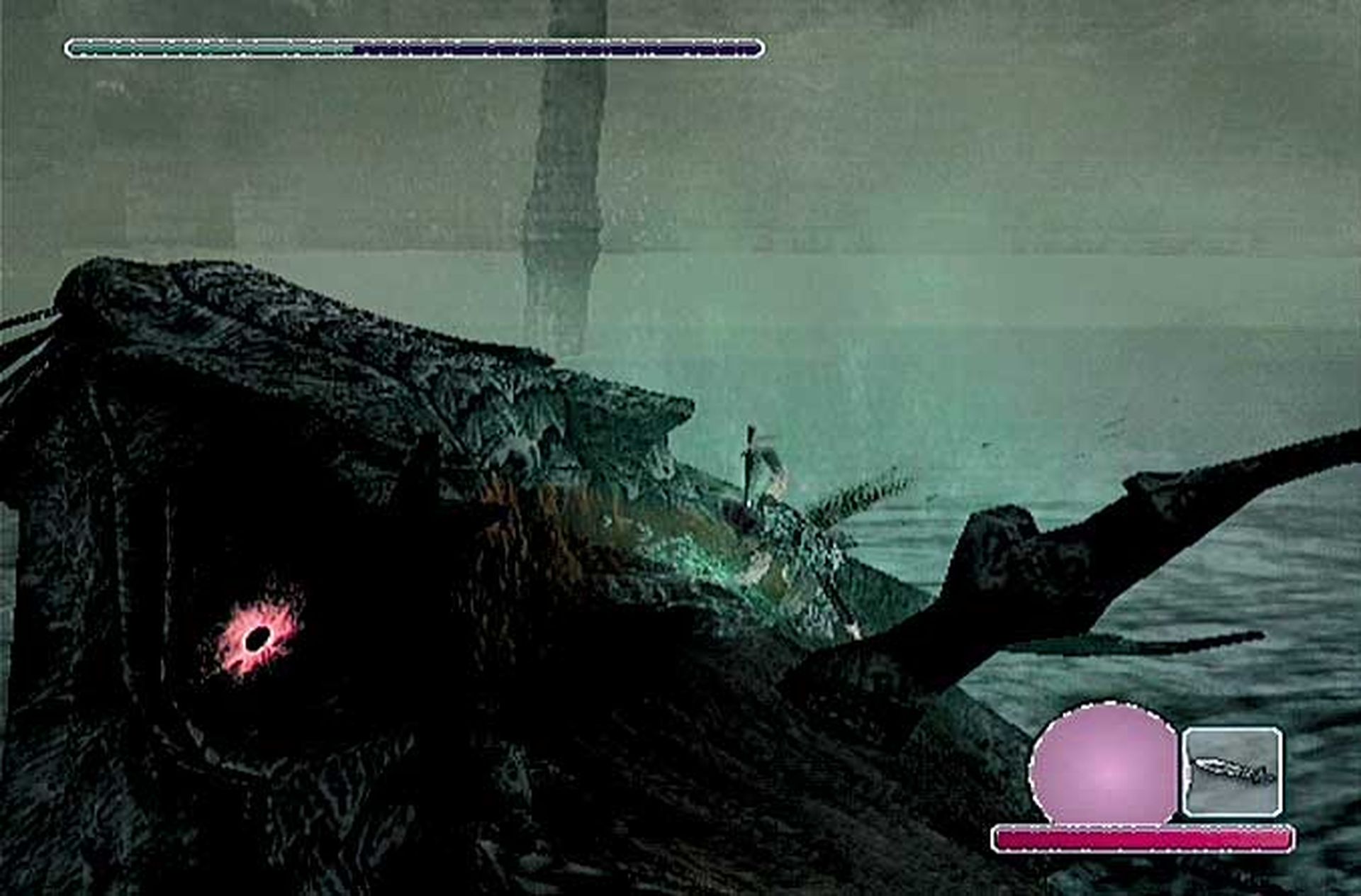Expand the colossus vitality bar details
This screenshot has width=1361, height=896.
click(x=415, y=48)
